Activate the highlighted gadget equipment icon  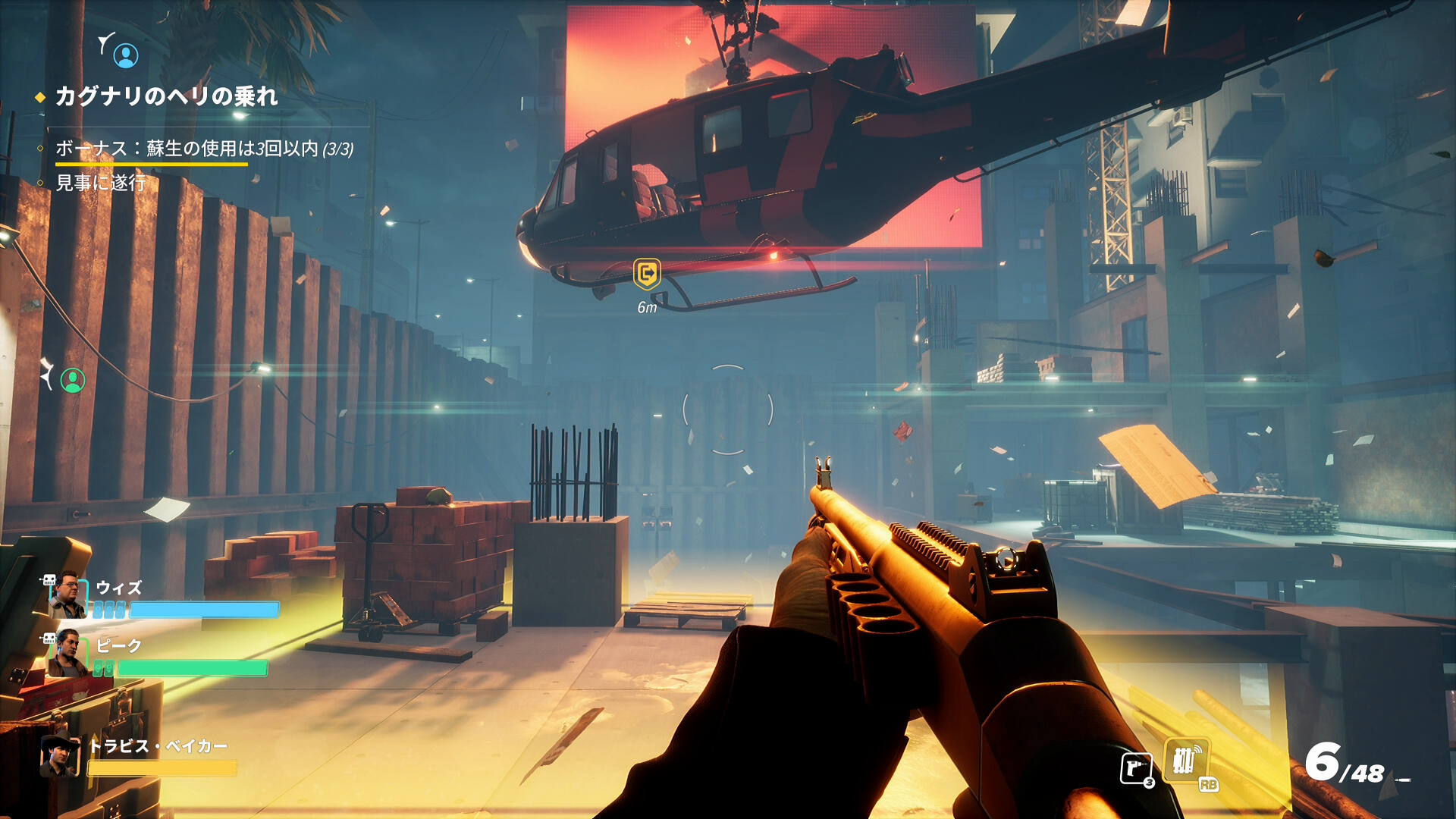[x=1186, y=761]
